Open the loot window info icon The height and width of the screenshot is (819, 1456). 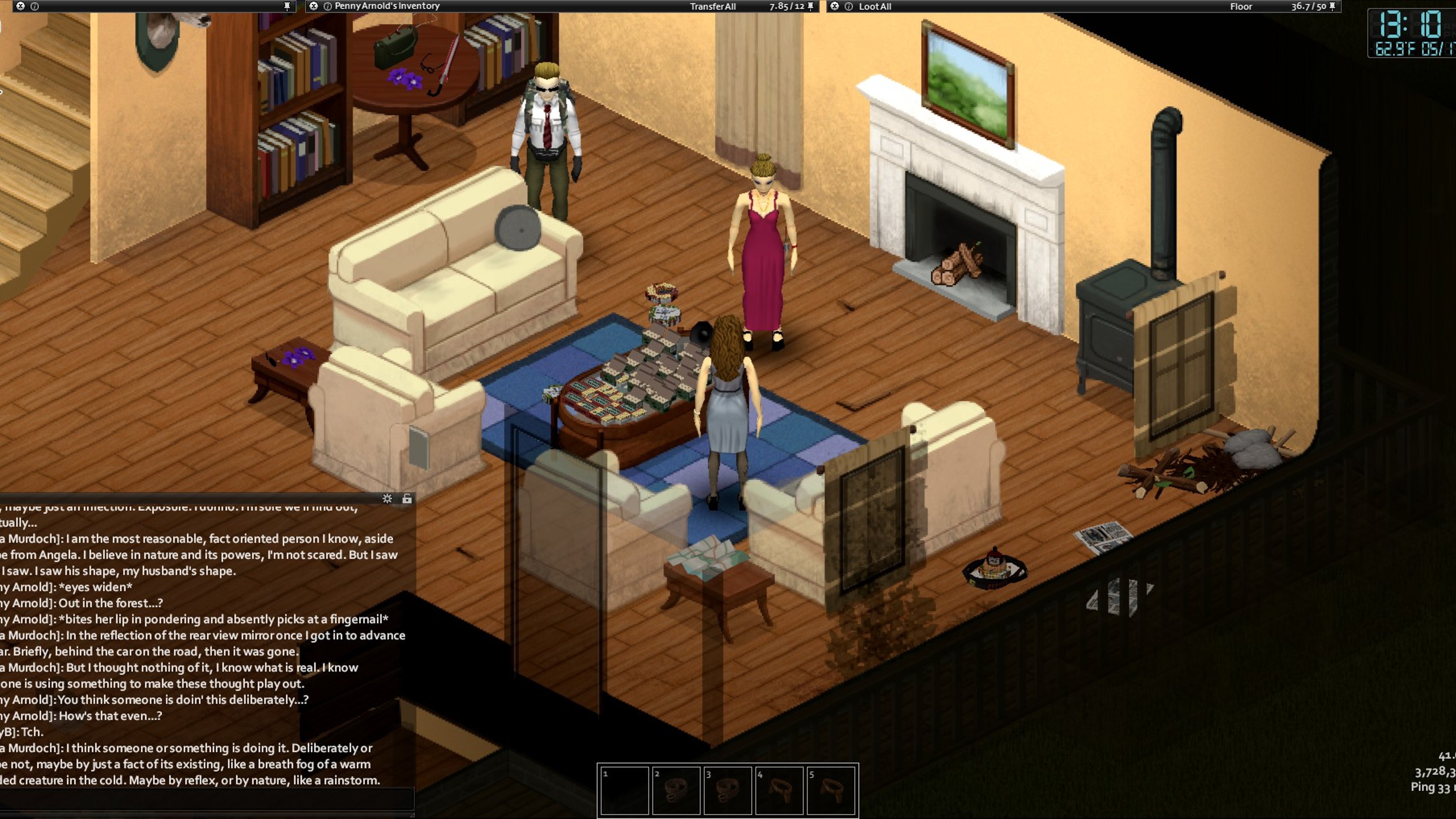click(x=848, y=6)
